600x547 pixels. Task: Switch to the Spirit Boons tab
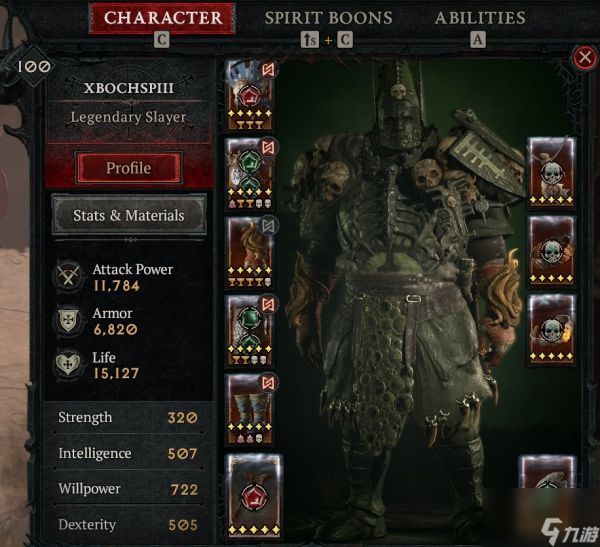tap(328, 18)
